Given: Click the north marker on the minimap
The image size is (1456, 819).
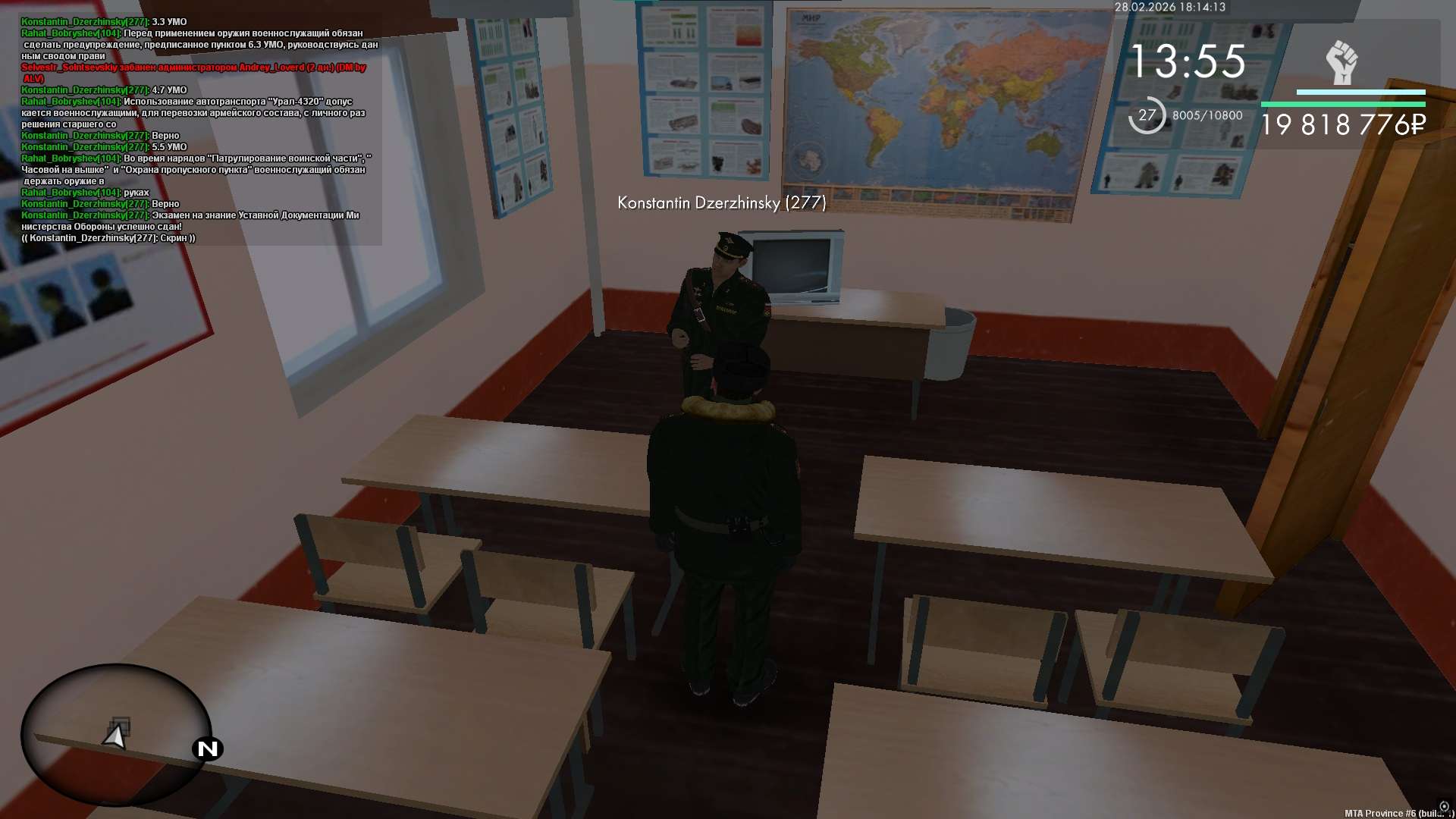Looking at the screenshot, I should click(x=207, y=749).
